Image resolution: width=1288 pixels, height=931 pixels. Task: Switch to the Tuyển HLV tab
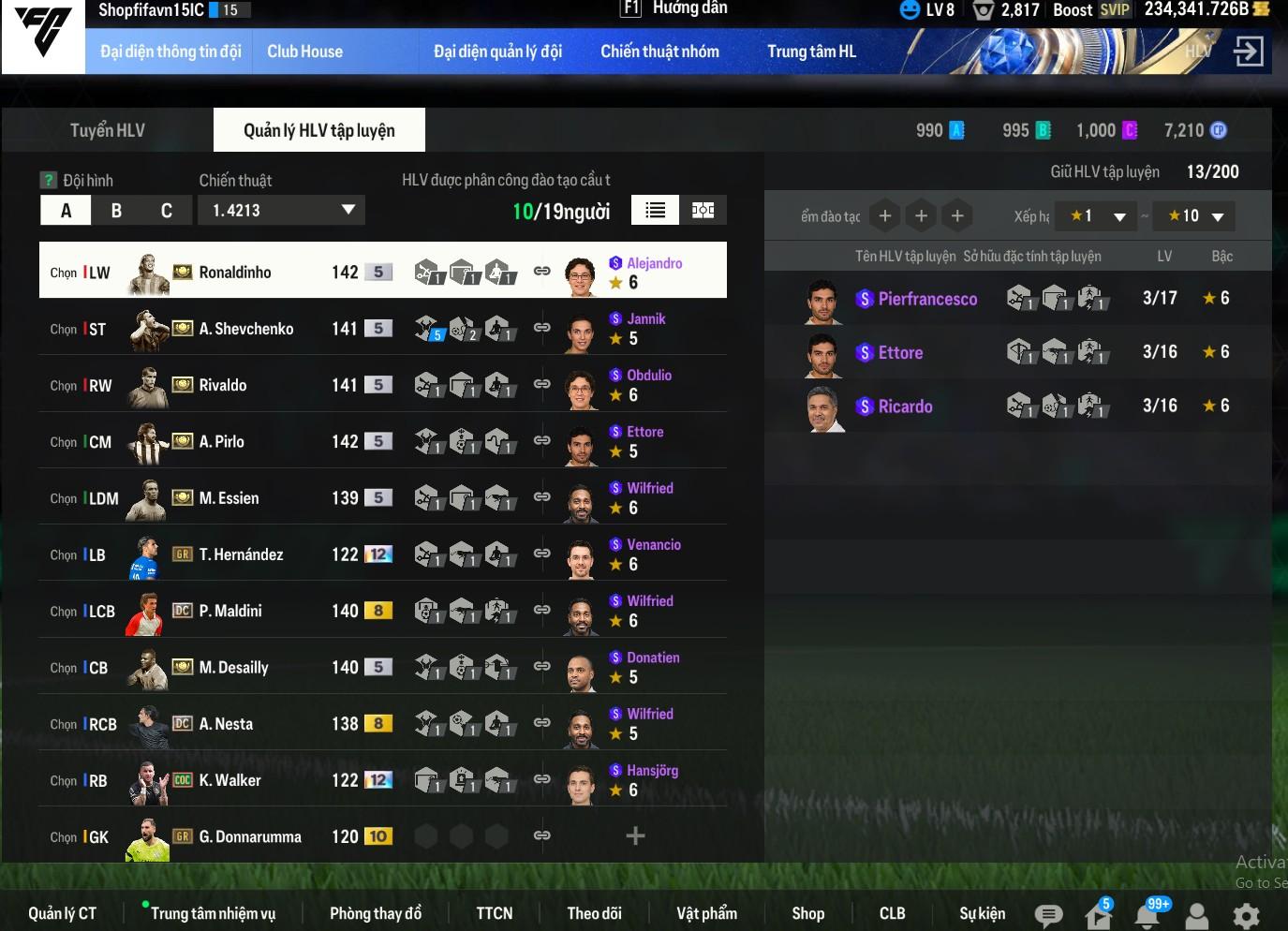tap(107, 130)
